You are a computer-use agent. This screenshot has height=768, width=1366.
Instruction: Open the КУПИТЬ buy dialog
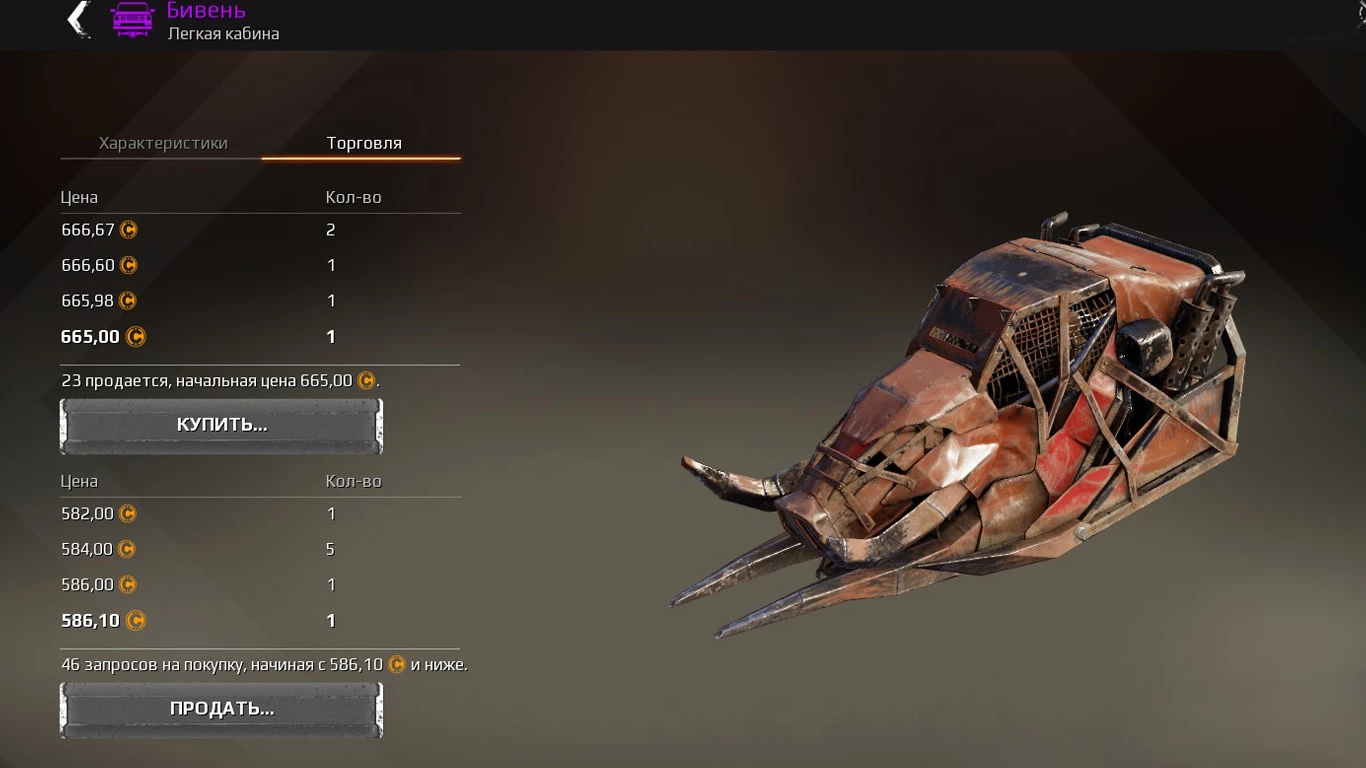[x=221, y=425]
